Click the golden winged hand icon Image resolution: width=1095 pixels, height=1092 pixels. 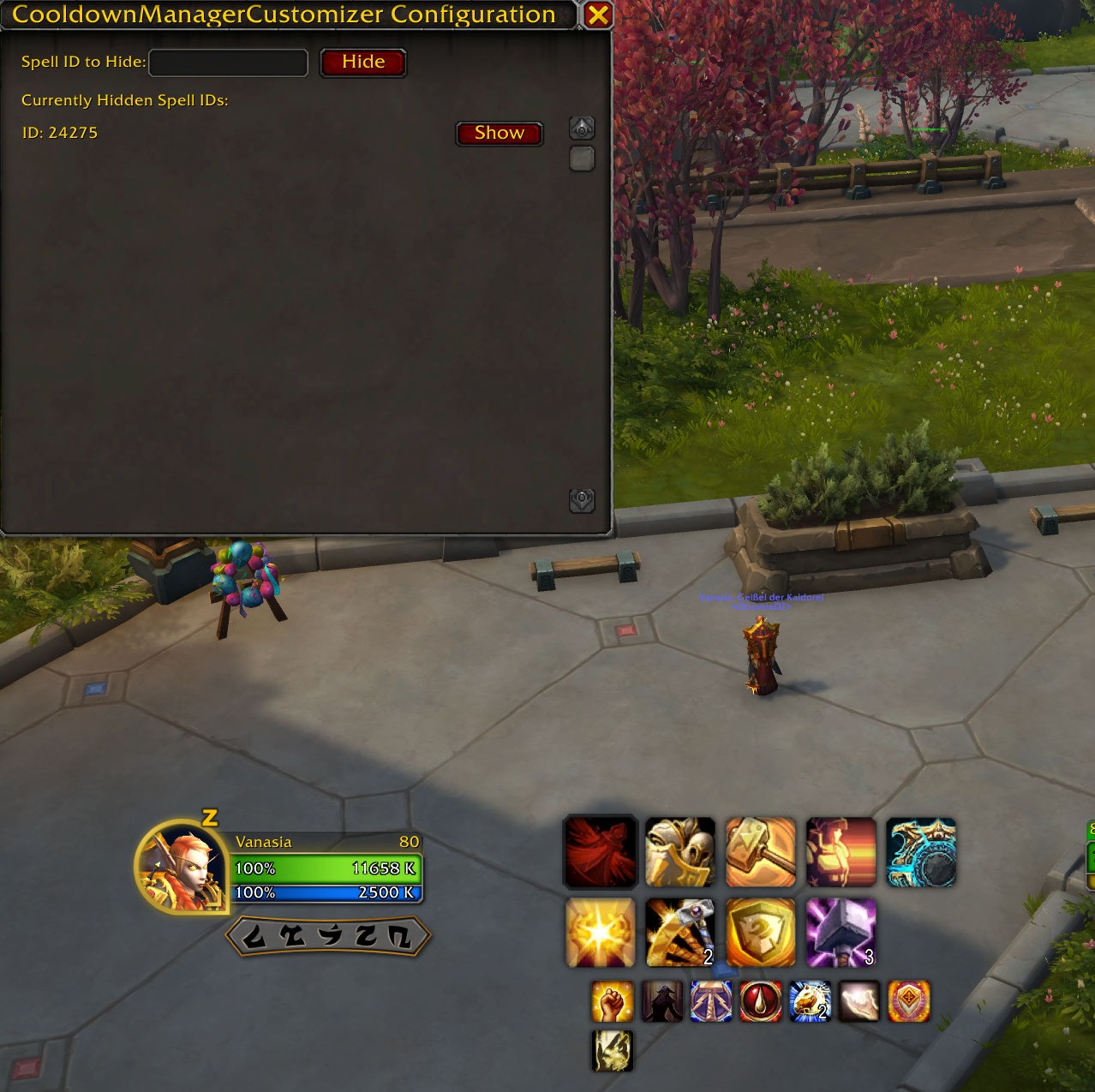point(613,1051)
